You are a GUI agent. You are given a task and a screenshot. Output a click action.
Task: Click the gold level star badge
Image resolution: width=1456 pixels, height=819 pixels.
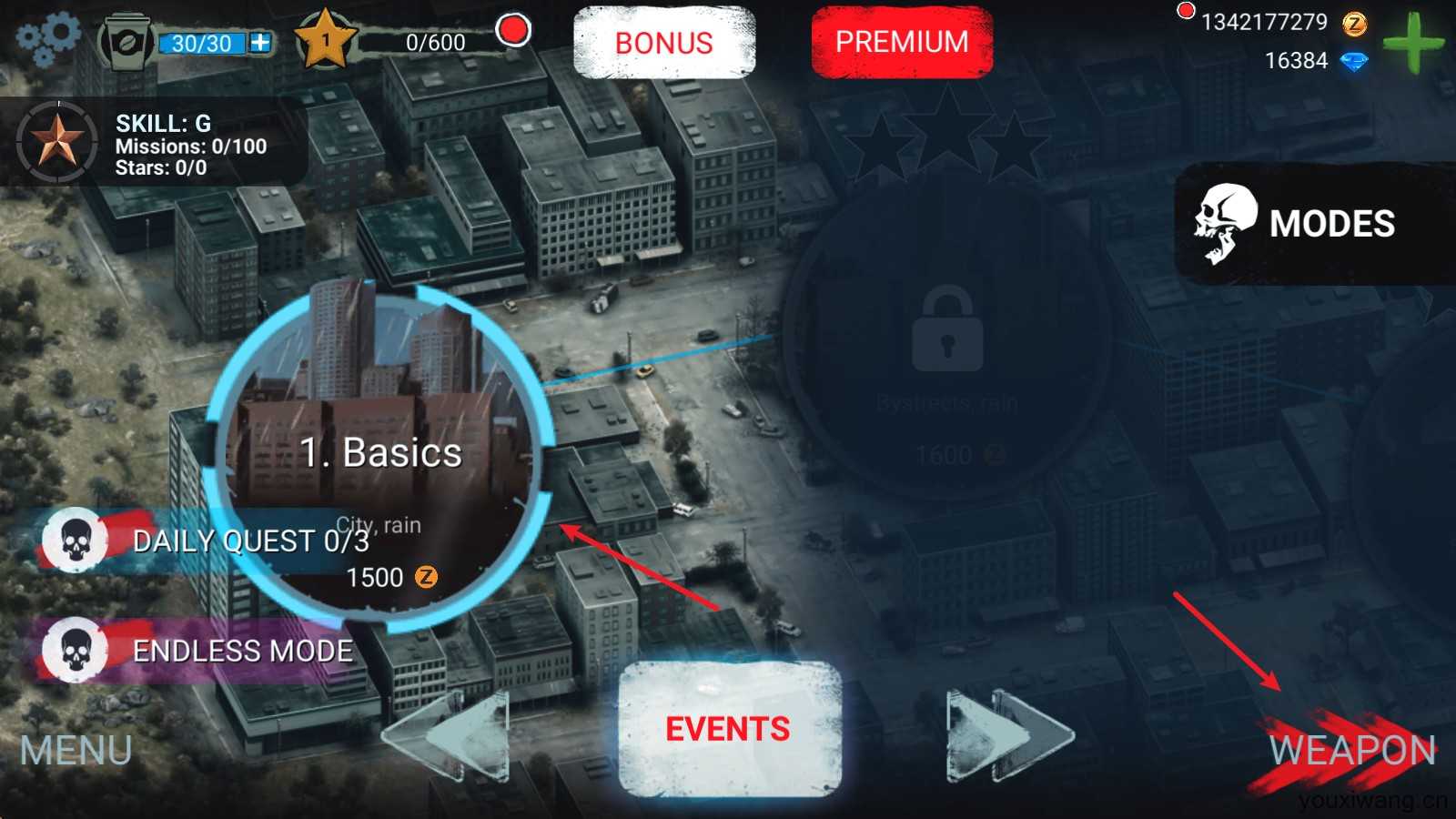coord(325,41)
